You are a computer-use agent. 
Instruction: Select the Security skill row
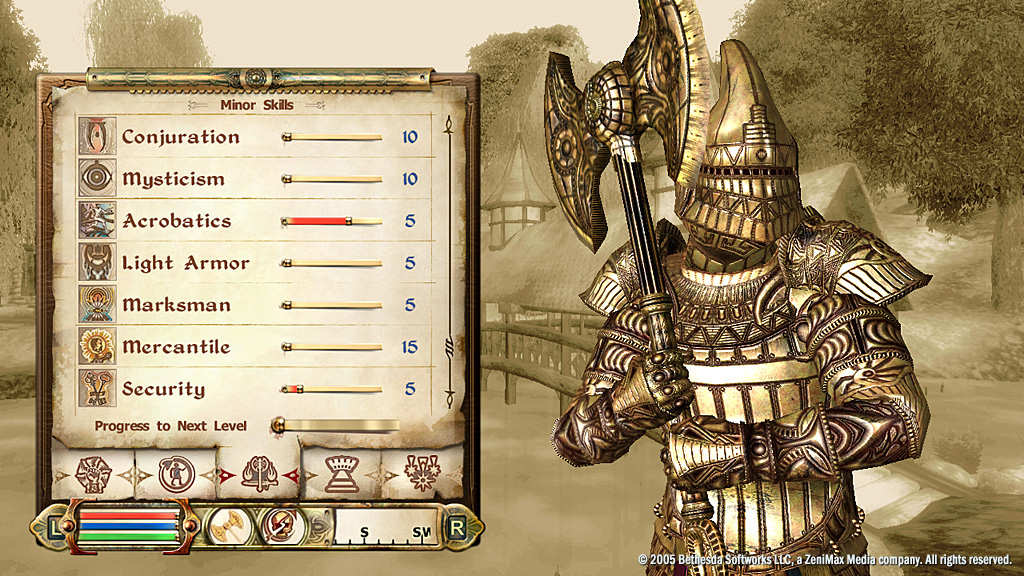pyautogui.click(x=250, y=389)
